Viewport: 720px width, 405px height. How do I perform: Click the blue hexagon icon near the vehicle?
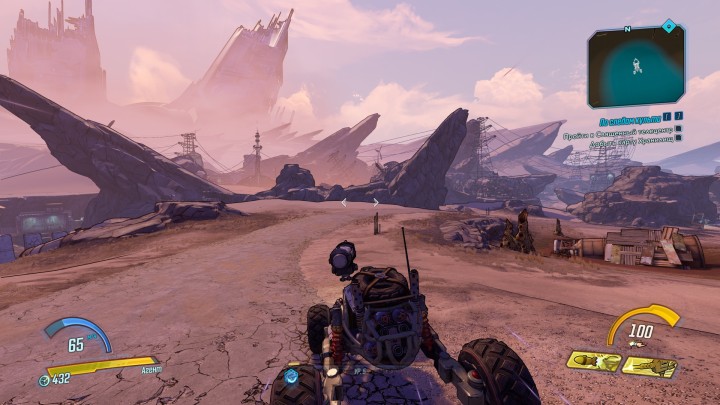(x=291, y=376)
